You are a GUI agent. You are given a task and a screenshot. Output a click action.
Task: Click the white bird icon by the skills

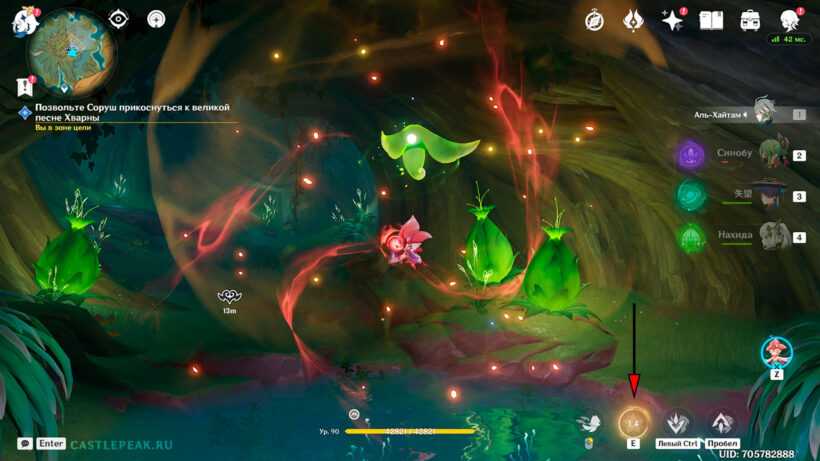tap(591, 425)
